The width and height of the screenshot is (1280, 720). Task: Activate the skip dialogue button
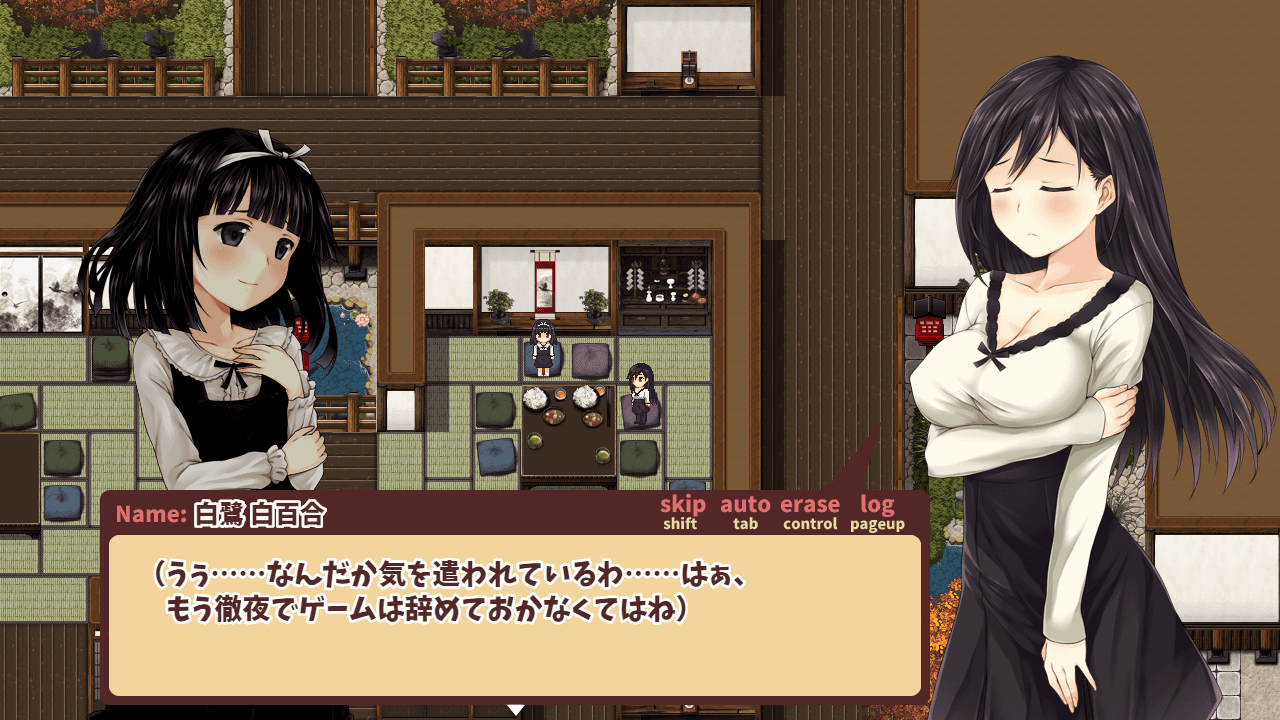(x=682, y=506)
